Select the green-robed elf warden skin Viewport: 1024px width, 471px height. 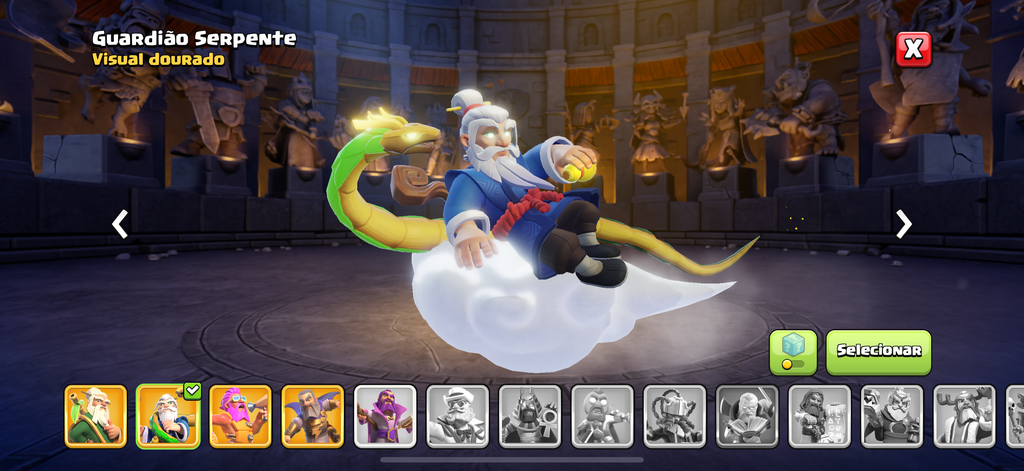(96, 415)
